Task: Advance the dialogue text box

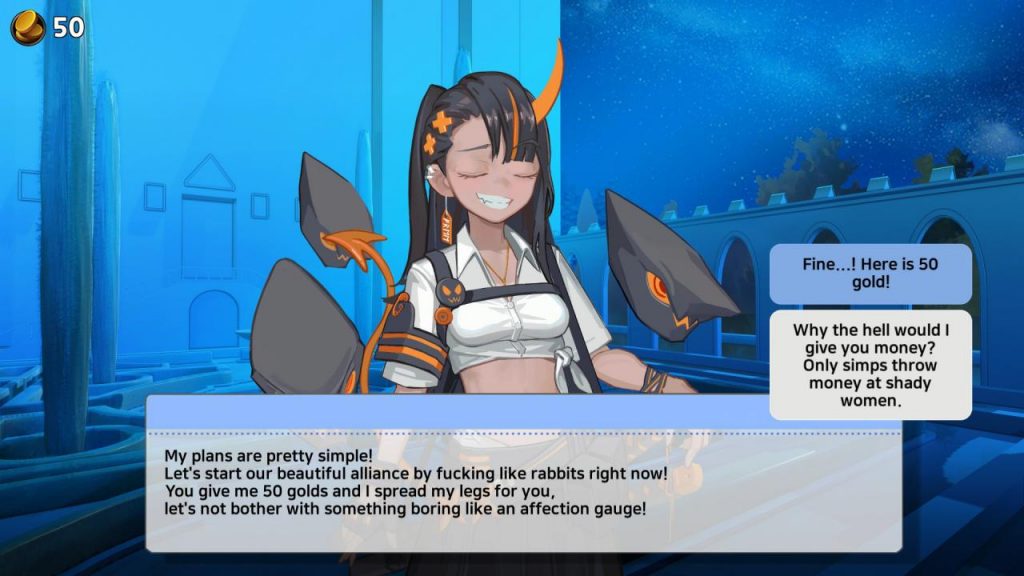Action: click(523, 484)
